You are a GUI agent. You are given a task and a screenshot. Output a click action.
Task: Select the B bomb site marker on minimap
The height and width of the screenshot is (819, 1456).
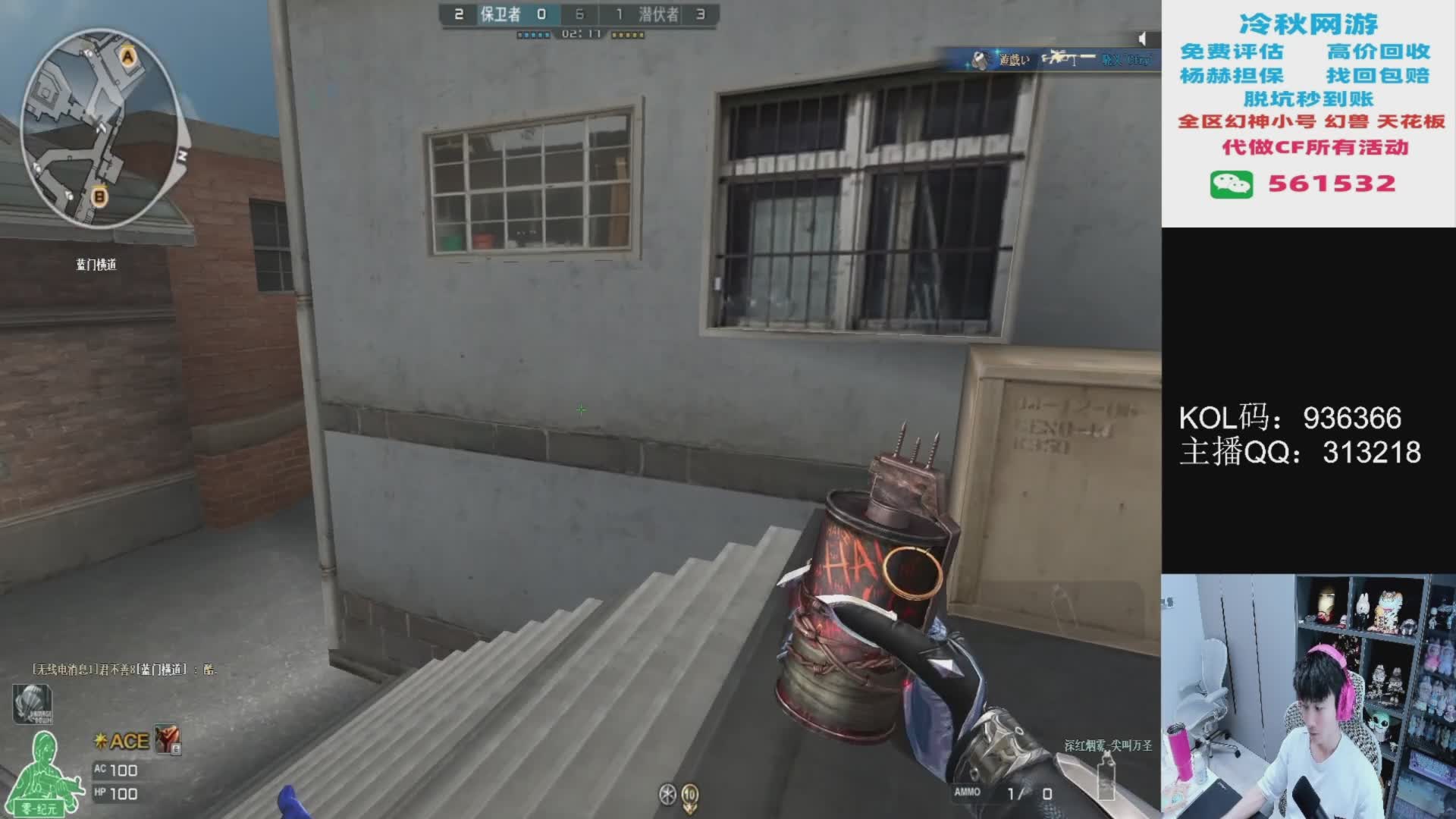pyautogui.click(x=99, y=197)
